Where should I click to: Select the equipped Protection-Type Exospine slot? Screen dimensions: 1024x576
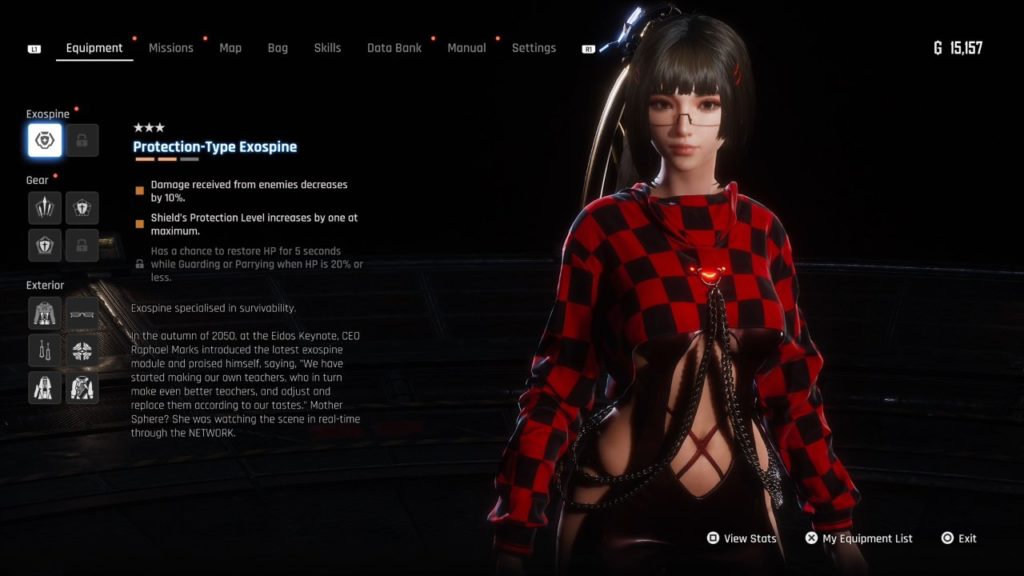point(45,141)
